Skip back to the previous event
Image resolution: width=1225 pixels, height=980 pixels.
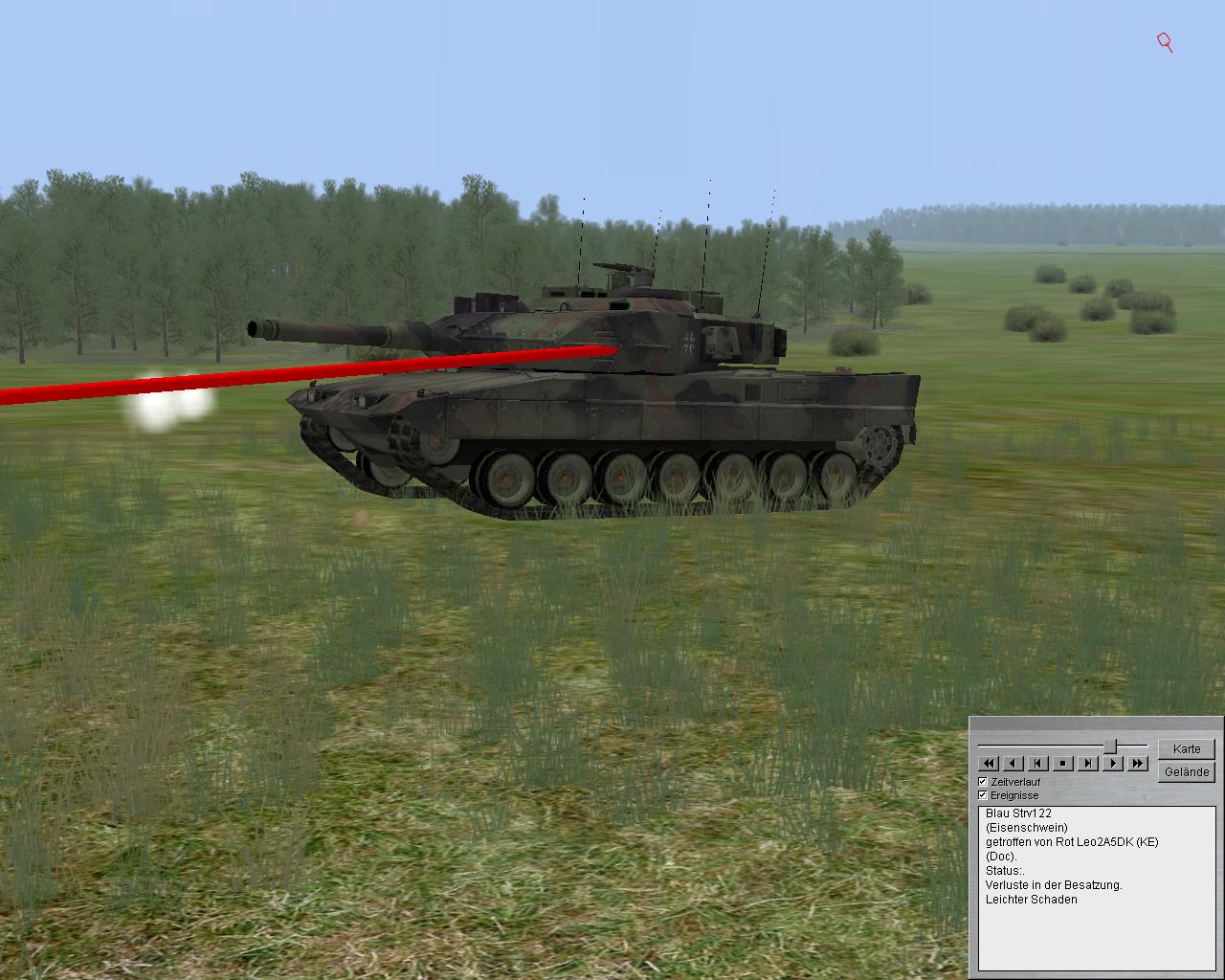[x=1038, y=764]
